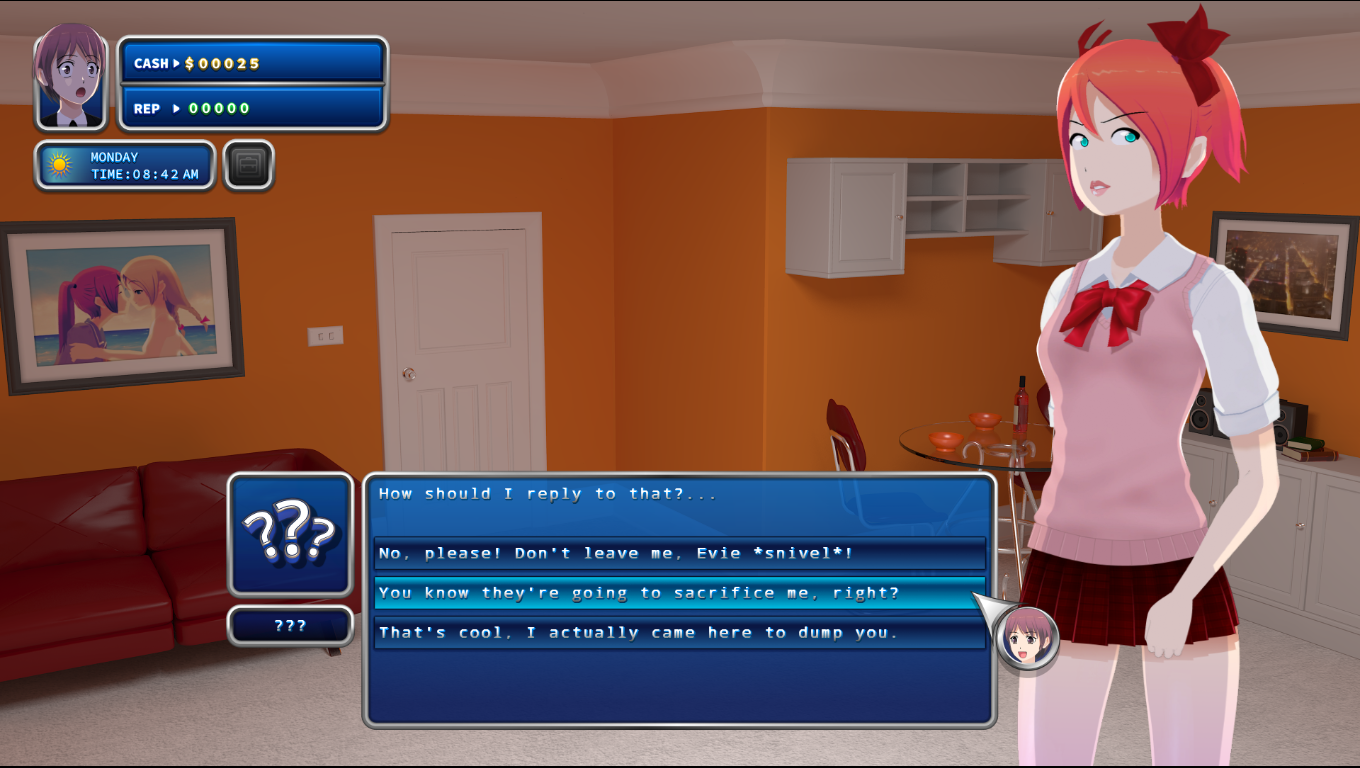Viewport: 1360px width, 768px height.
Task: Choose 'You know they're going to sacrifice me, right?'
Action: (677, 593)
